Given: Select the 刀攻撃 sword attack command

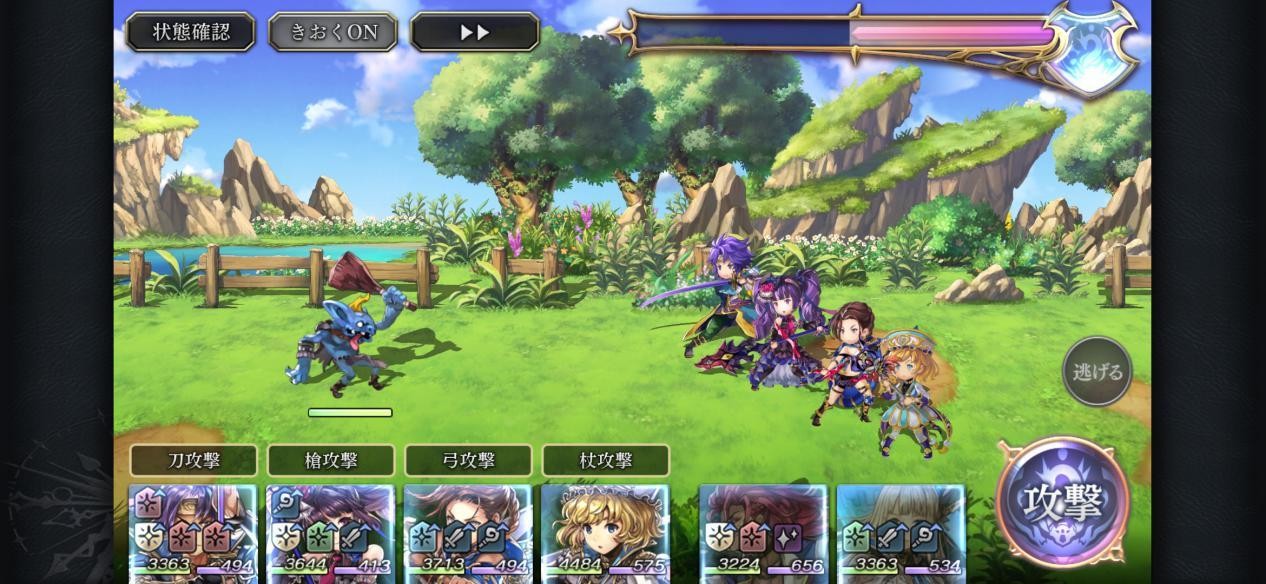Looking at the screenshot, I should tap(193, 460).
